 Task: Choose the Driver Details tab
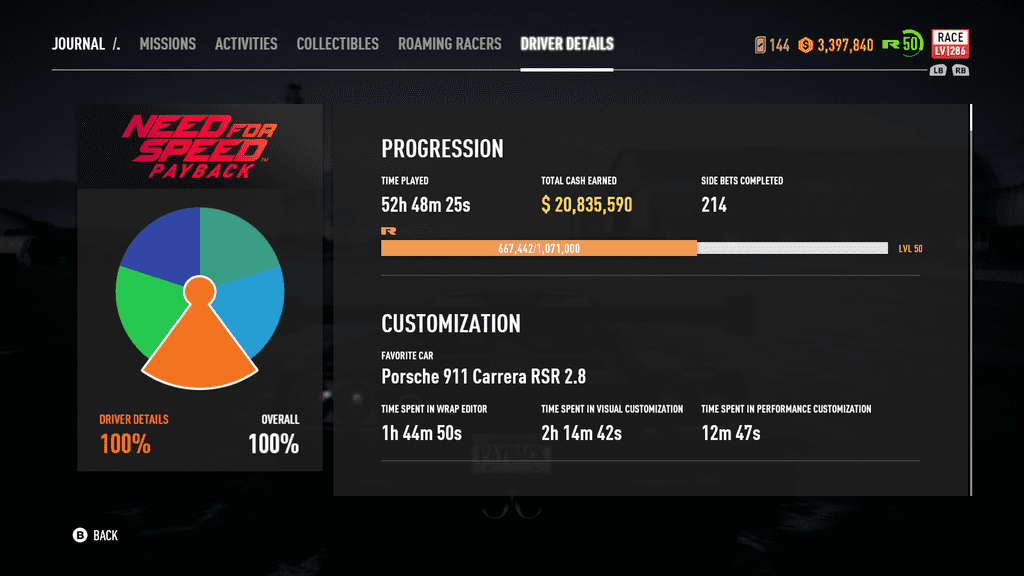[567, 44]
